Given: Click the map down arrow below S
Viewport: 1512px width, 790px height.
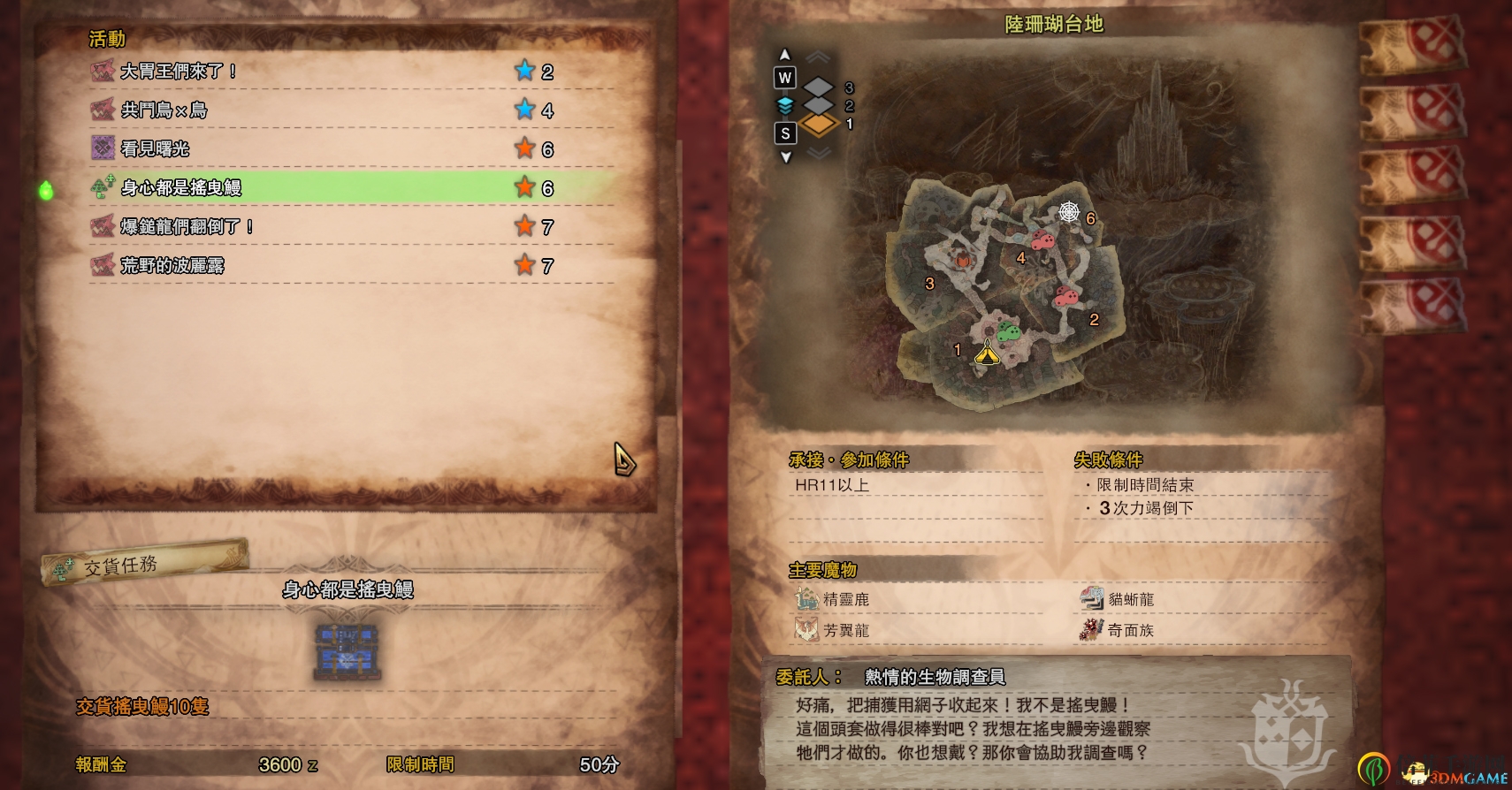Looking at the screenshot, I should pos(785,157).
